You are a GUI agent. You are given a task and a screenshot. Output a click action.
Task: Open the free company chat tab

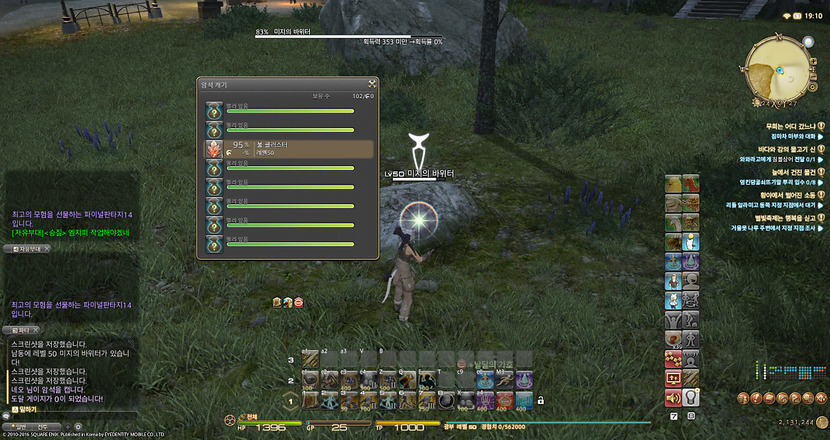[27, 247]
